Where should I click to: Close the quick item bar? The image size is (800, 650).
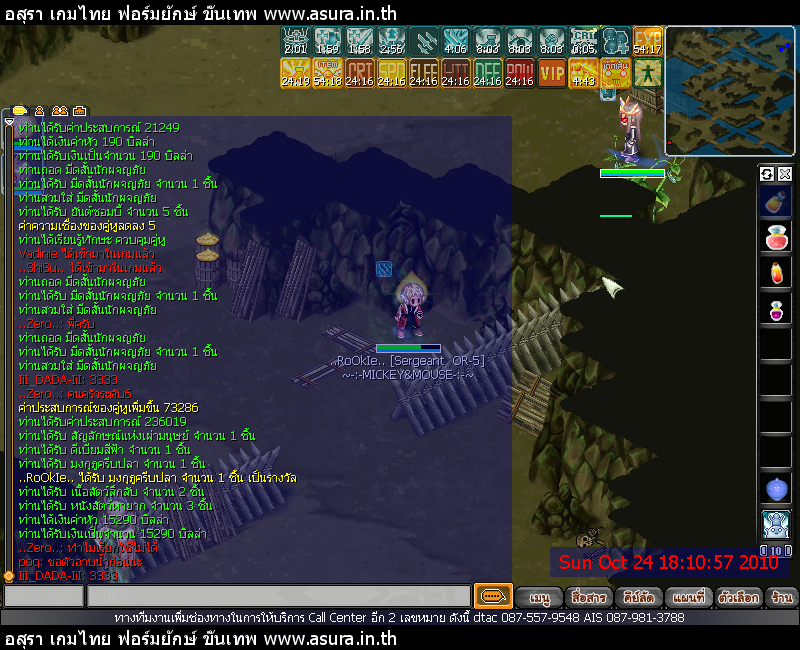click(784, 174)
